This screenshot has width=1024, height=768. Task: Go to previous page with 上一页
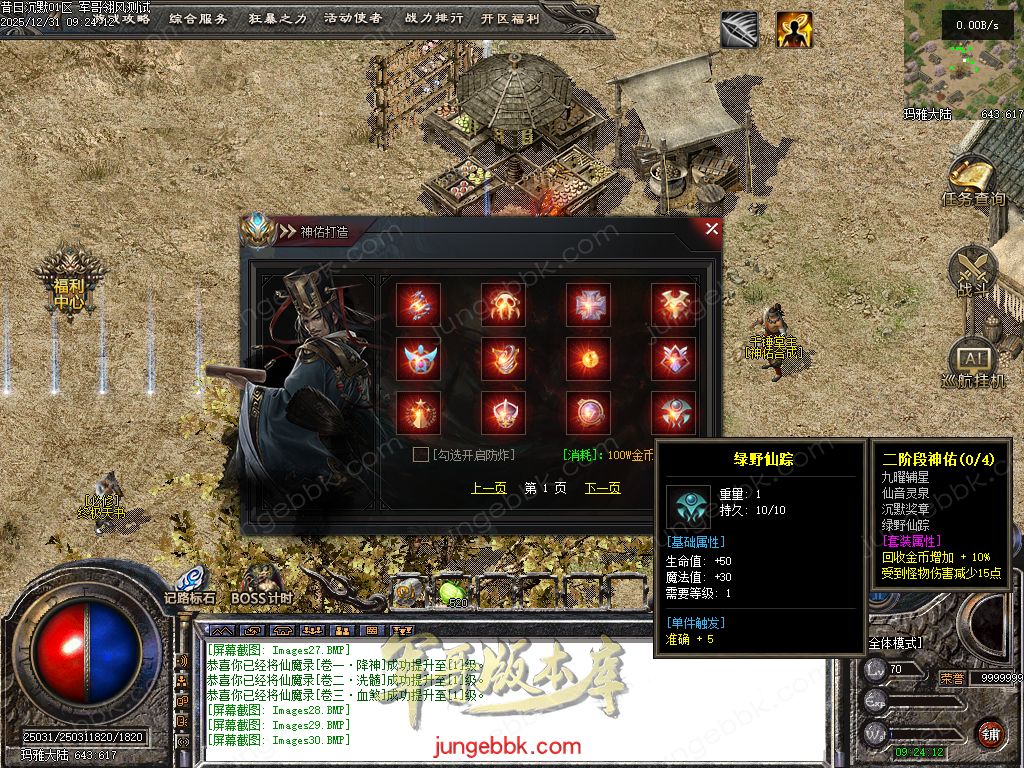pos(488,488)
